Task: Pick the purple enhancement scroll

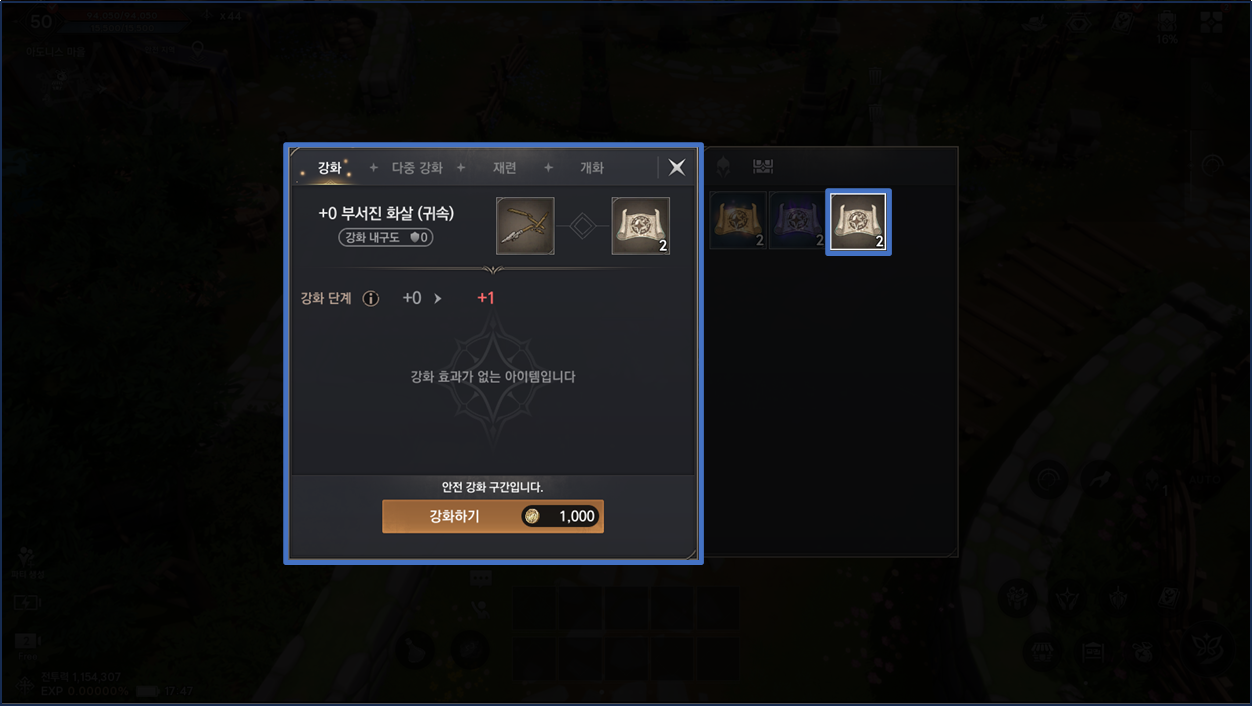Action: click(x=797, y=221)
